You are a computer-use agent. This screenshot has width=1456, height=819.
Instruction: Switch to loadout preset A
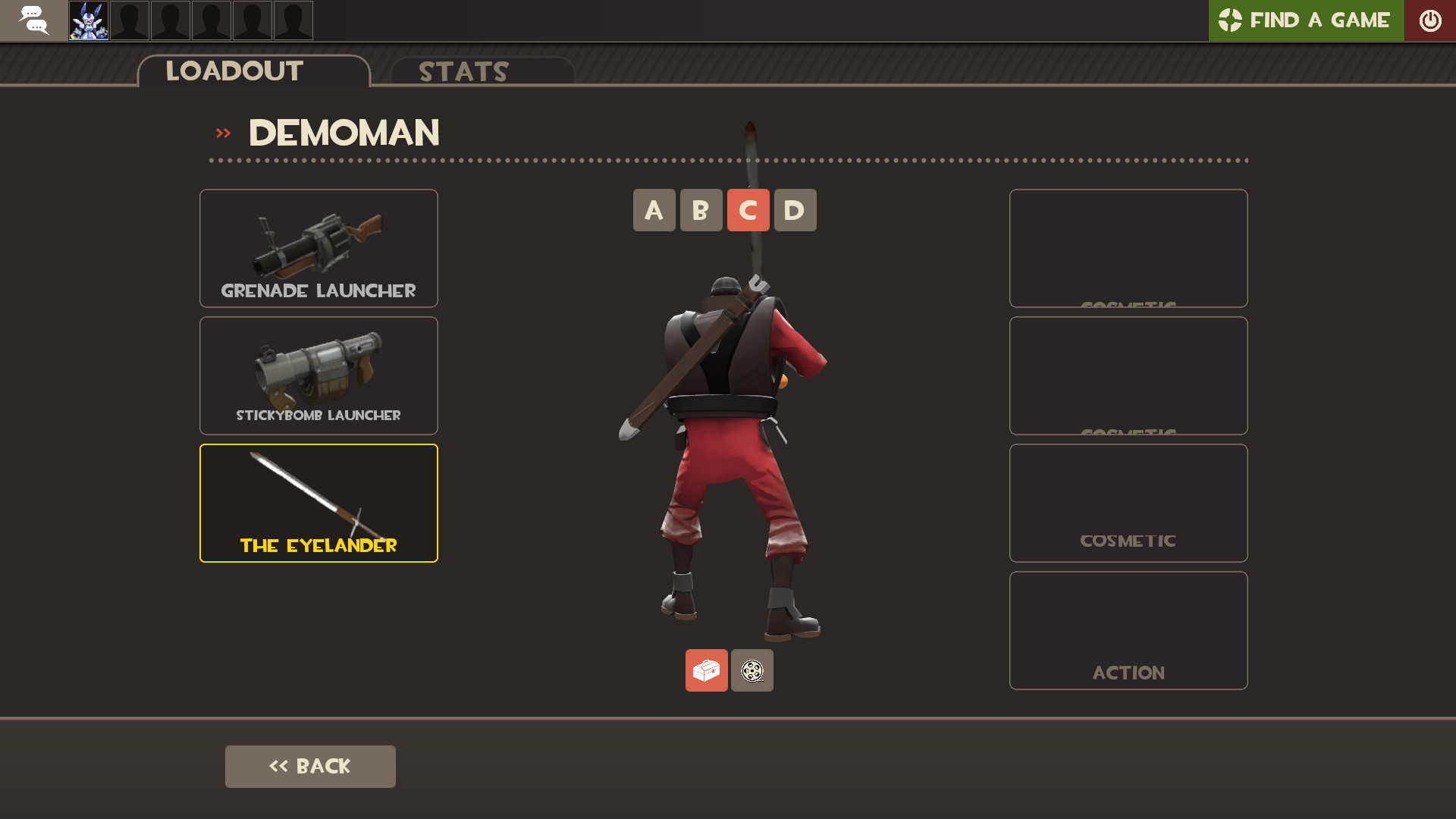[x=654, y=210]
